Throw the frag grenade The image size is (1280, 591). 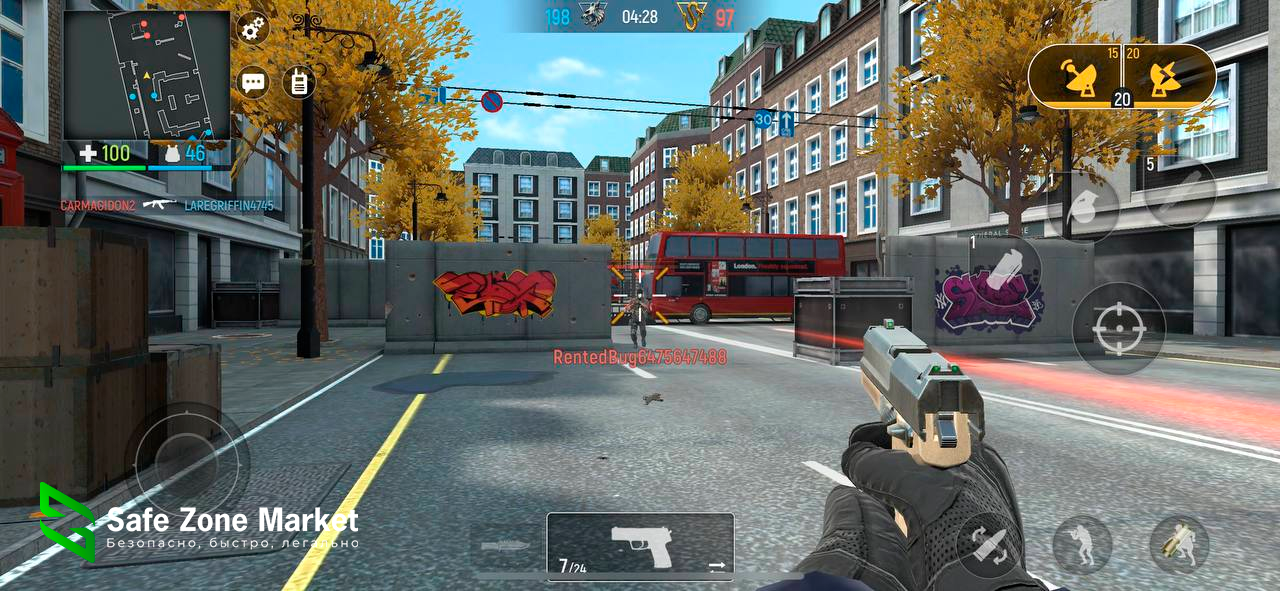point(1081,208)
